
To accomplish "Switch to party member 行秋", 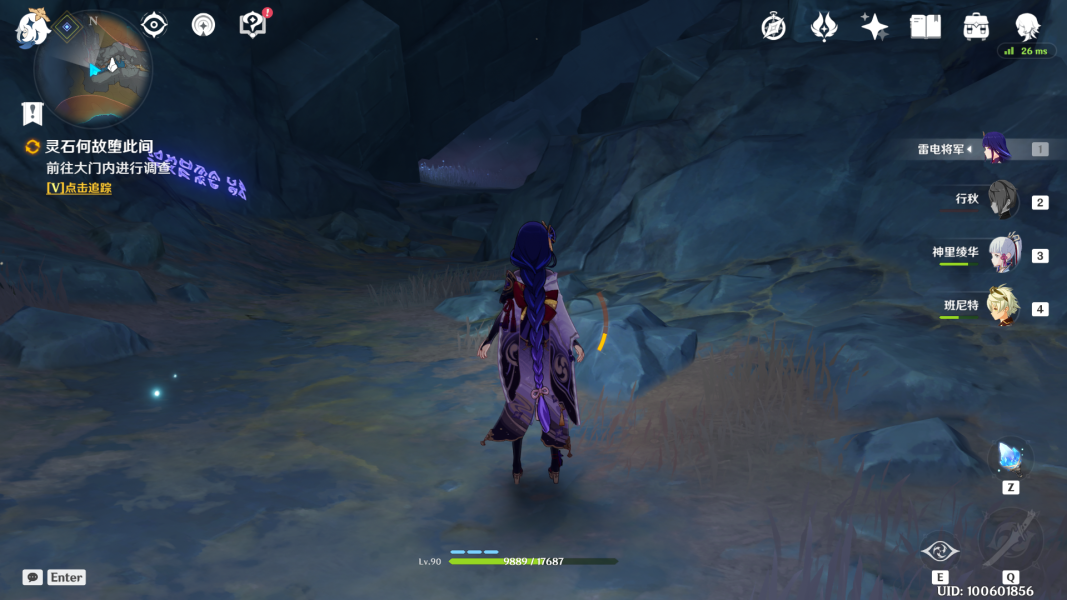I will 1002,200.
